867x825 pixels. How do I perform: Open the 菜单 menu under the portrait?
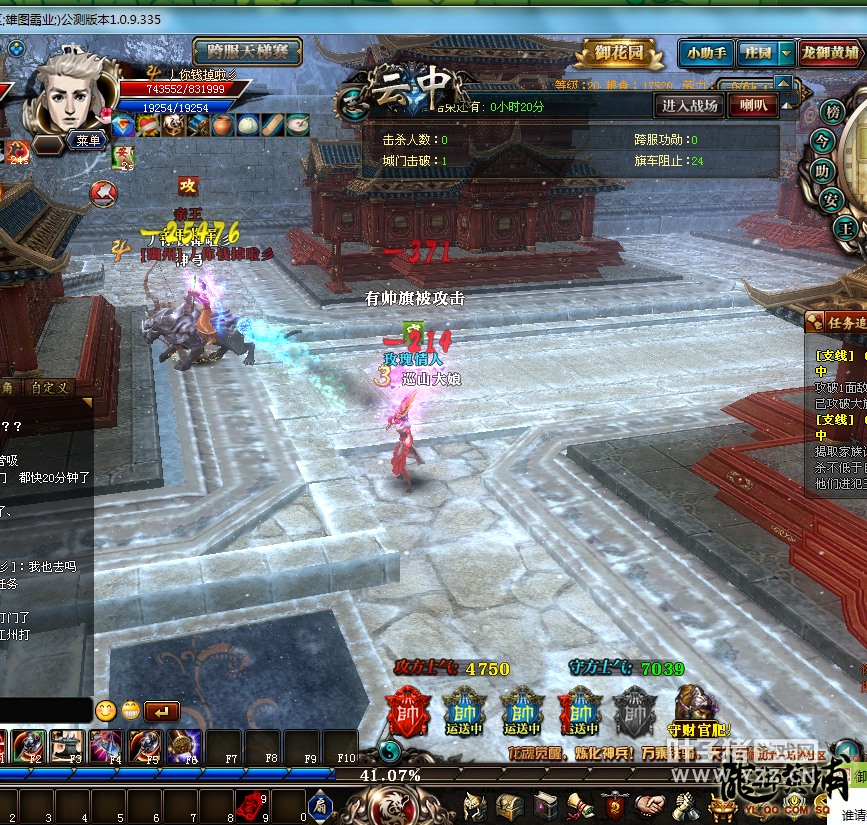88,141
